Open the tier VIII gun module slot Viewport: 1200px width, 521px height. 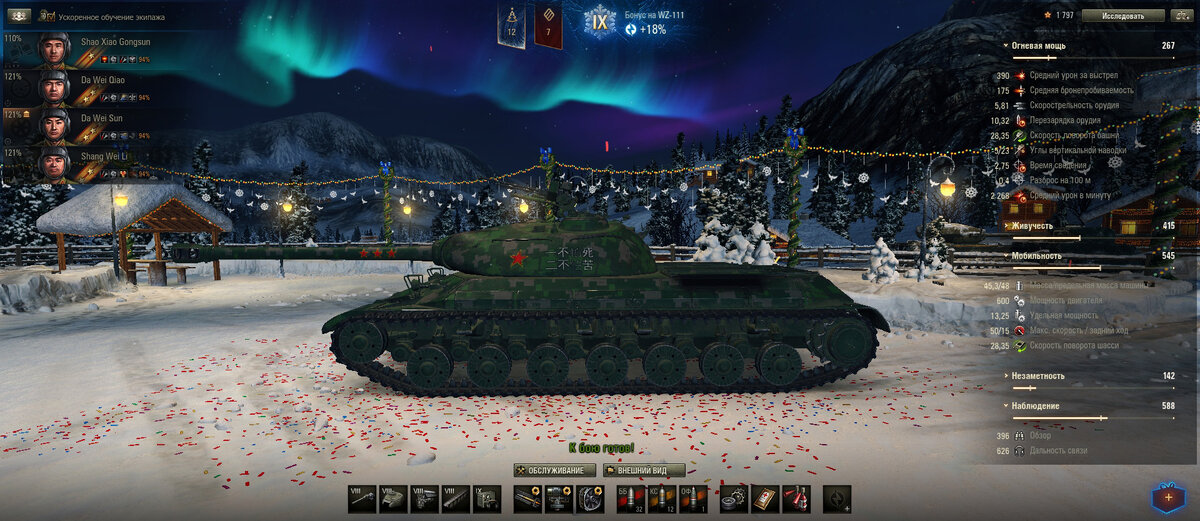pos(362,498)
